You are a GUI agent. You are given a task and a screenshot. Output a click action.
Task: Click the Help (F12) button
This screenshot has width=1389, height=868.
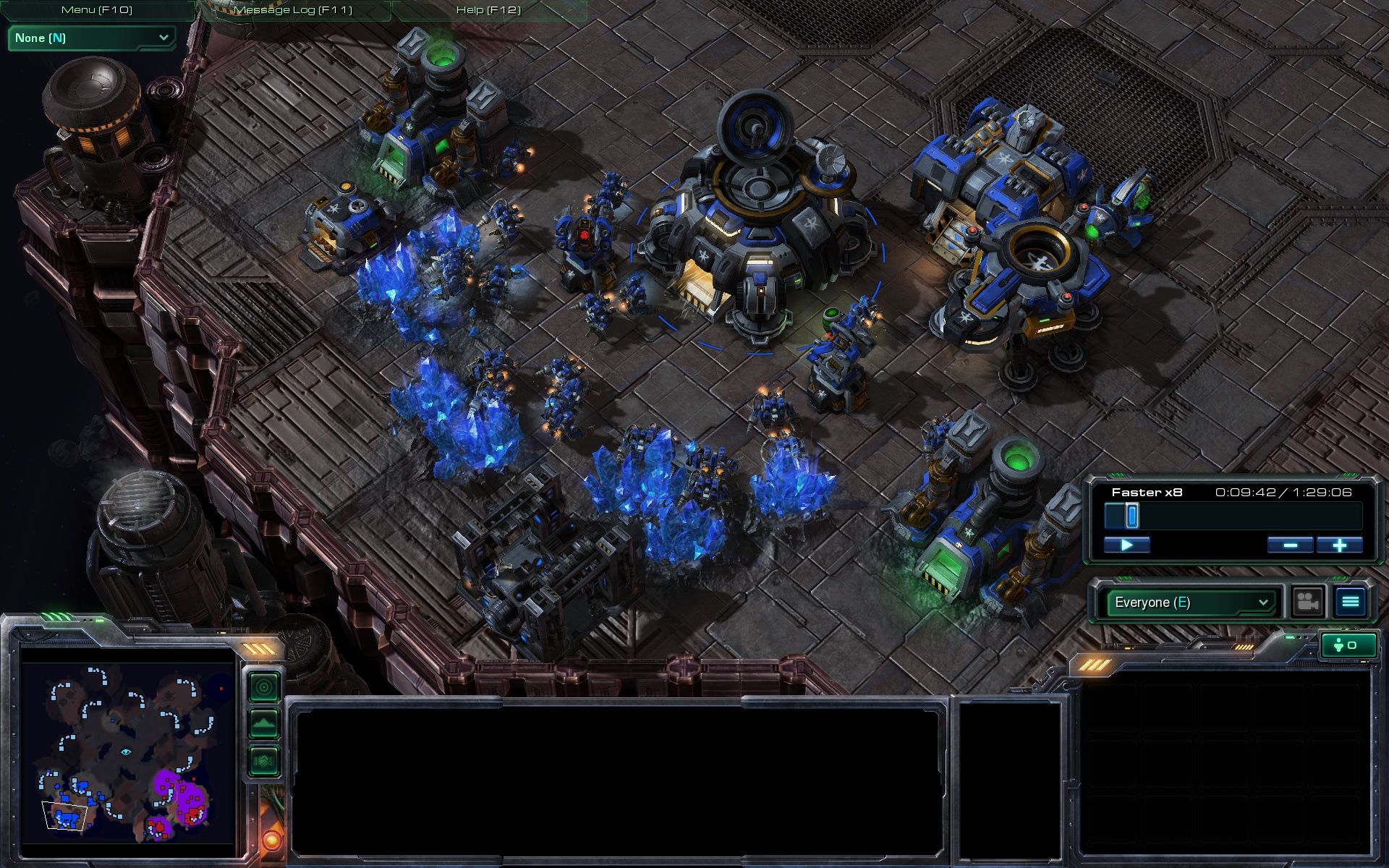[488, 10]
